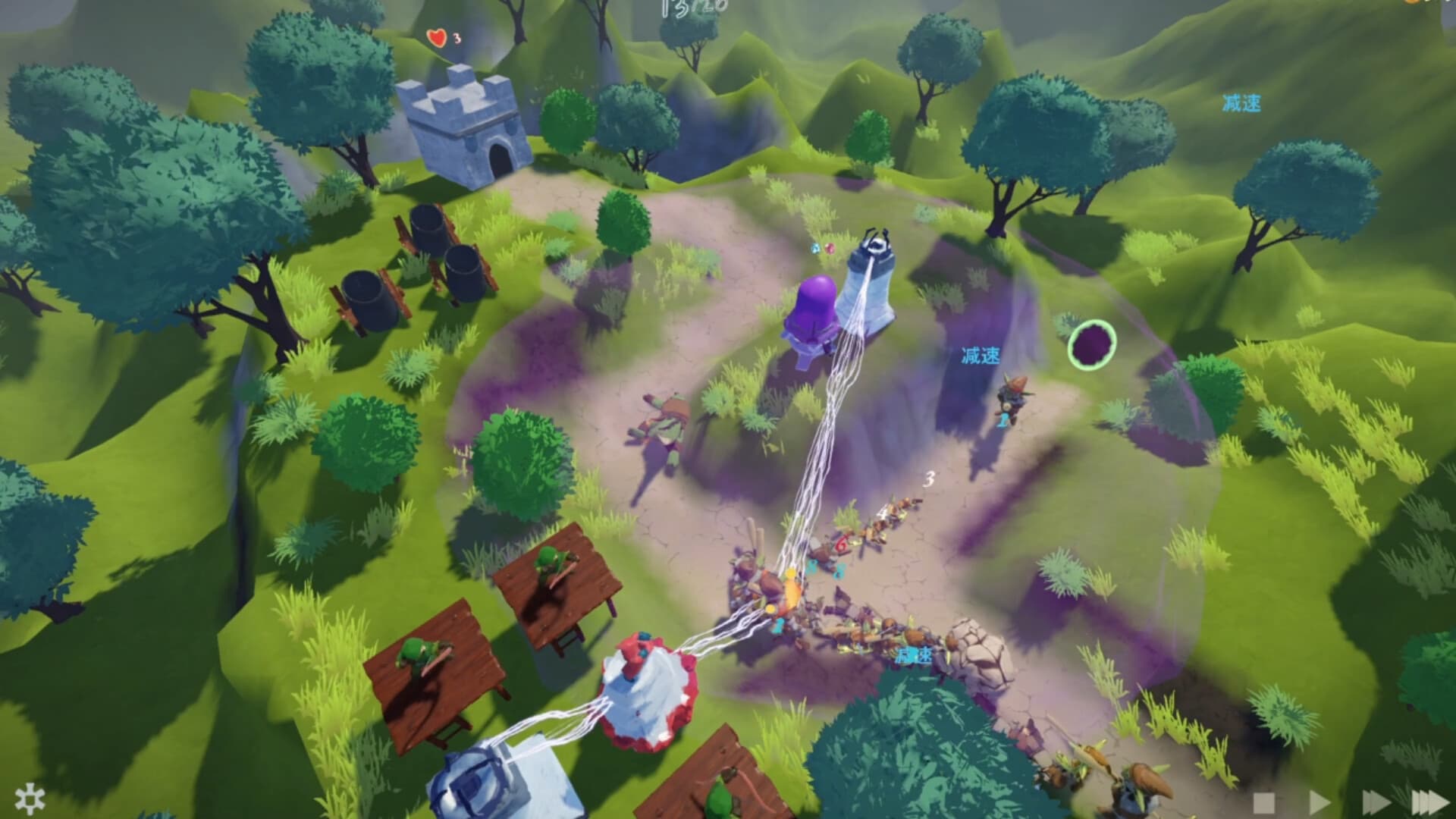Resume play with the single arrow button
This screenshot has width=1456, height=819.
point(1319,802)
